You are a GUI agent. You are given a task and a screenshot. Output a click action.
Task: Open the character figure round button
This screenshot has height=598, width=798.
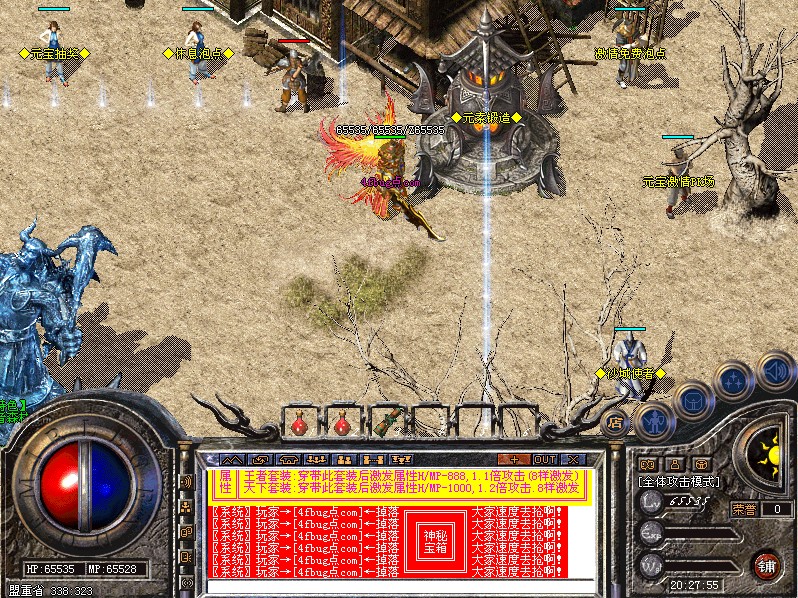[x=653, y=421]
